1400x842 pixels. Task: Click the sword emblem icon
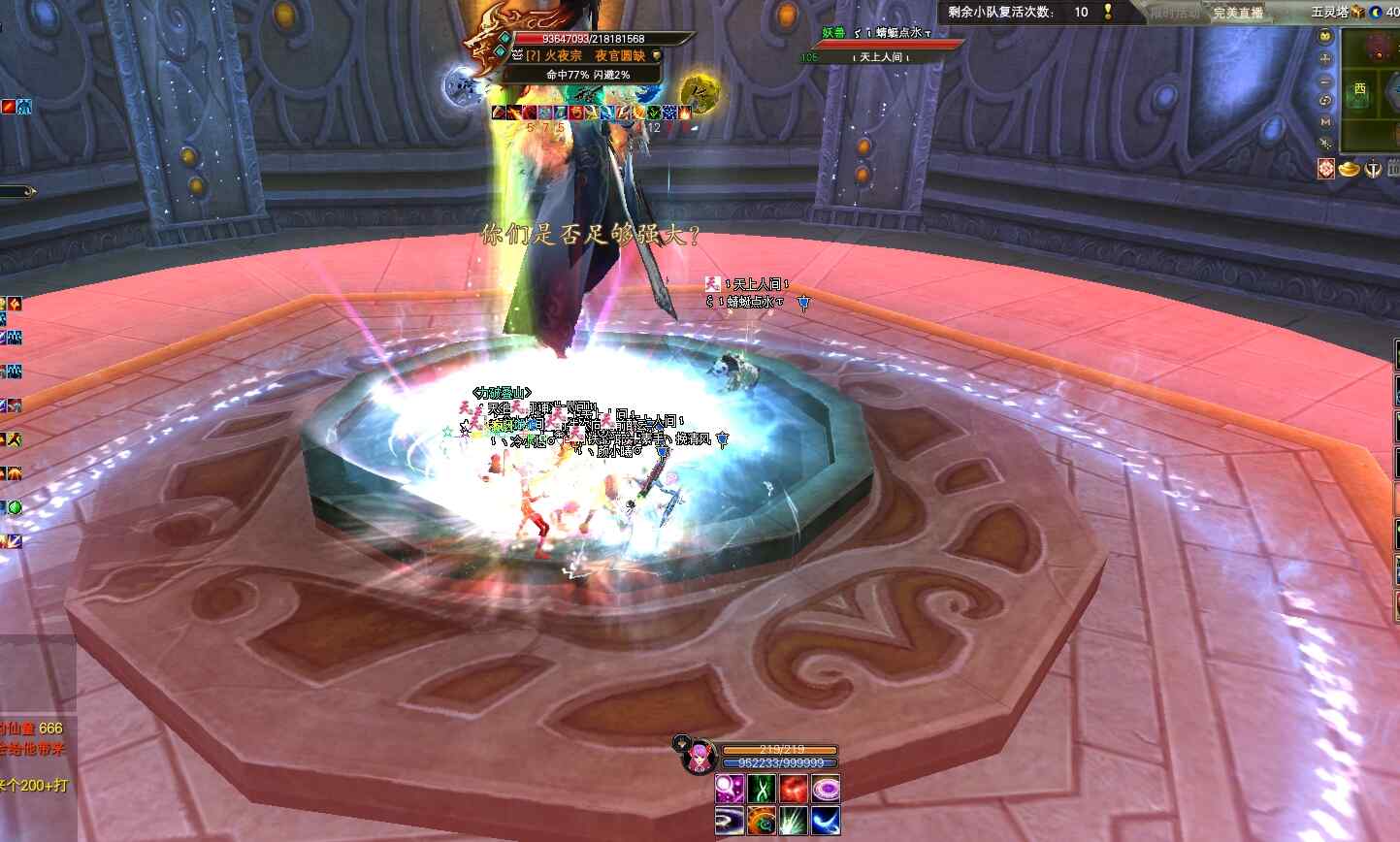click(x=1373, y=169)
